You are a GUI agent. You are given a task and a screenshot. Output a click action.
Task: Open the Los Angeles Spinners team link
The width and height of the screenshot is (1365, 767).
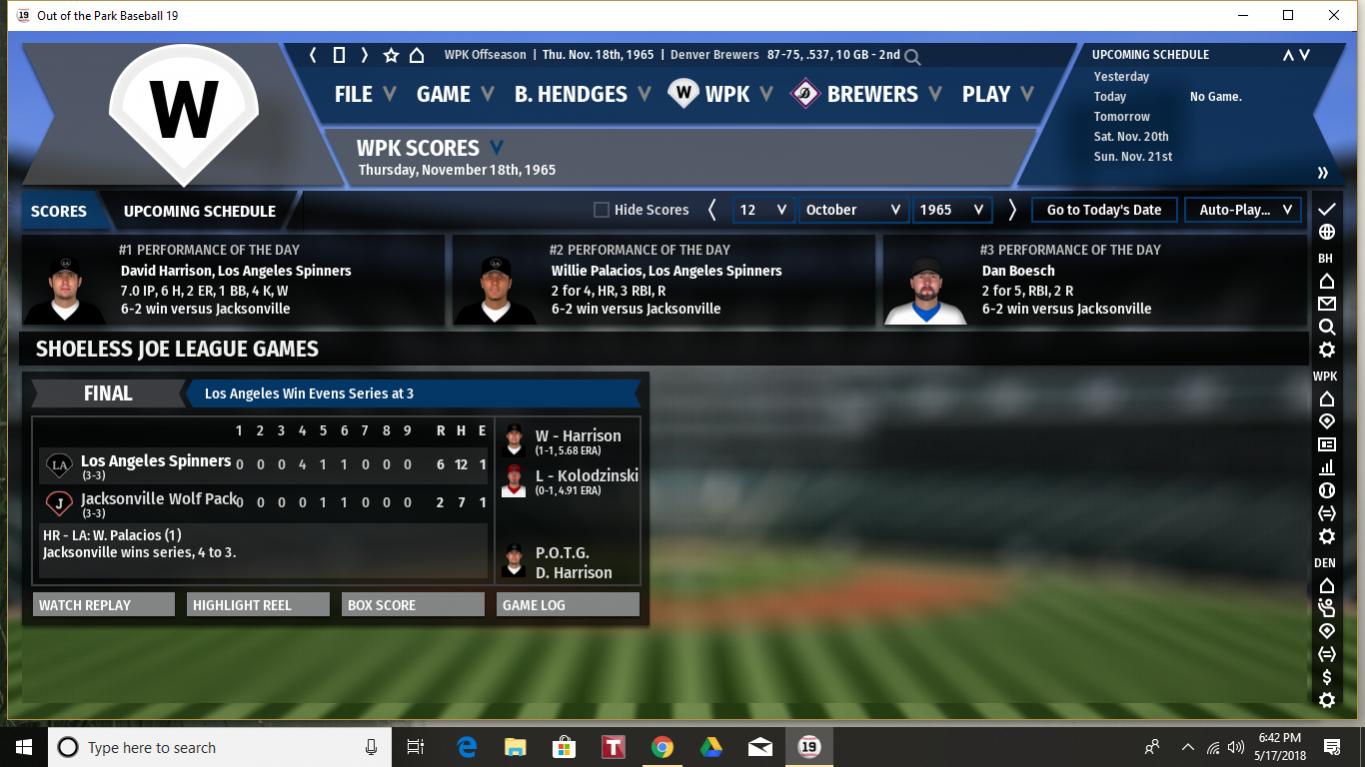point(156,461)
